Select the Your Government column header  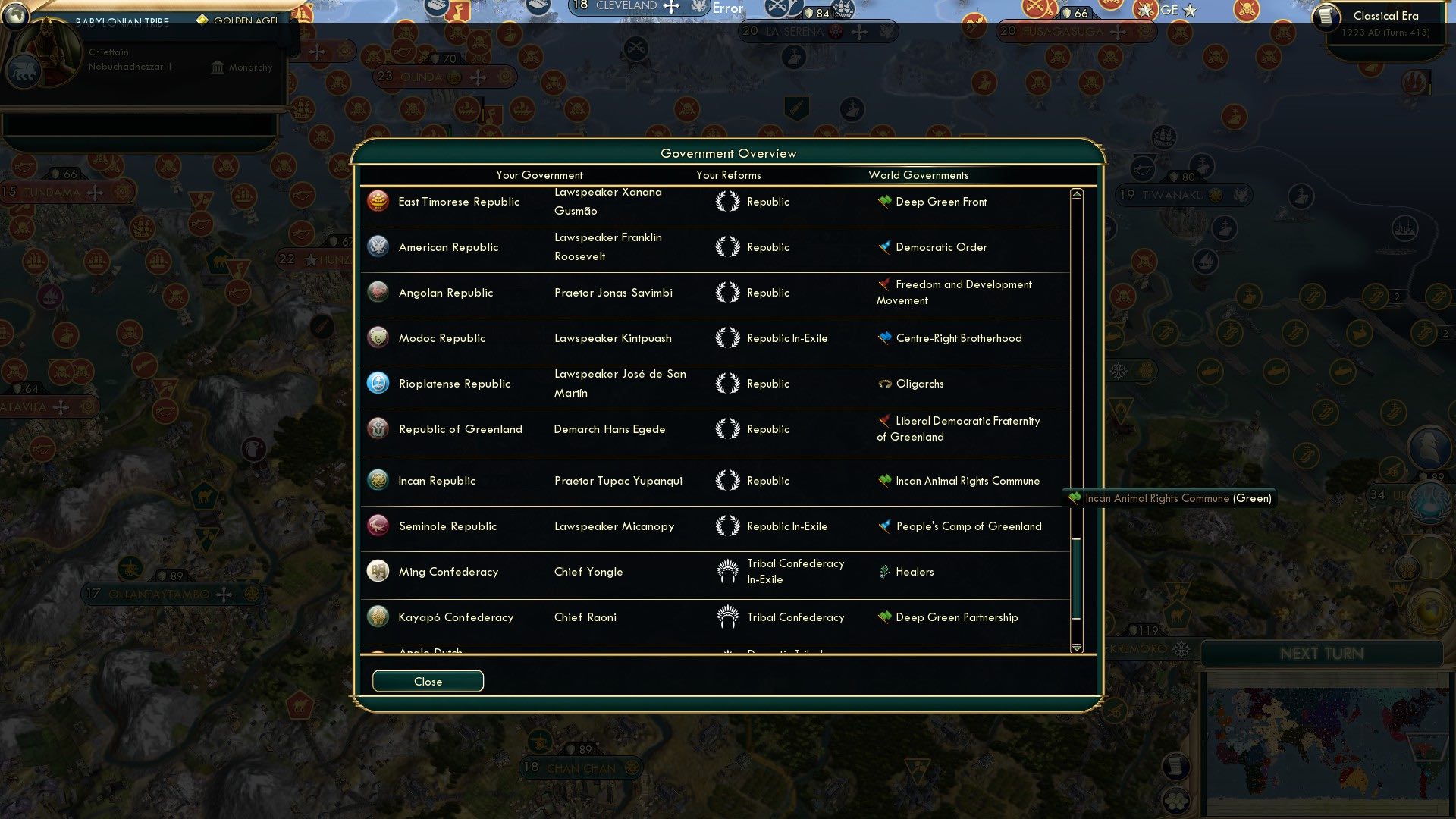click(539, 175)
